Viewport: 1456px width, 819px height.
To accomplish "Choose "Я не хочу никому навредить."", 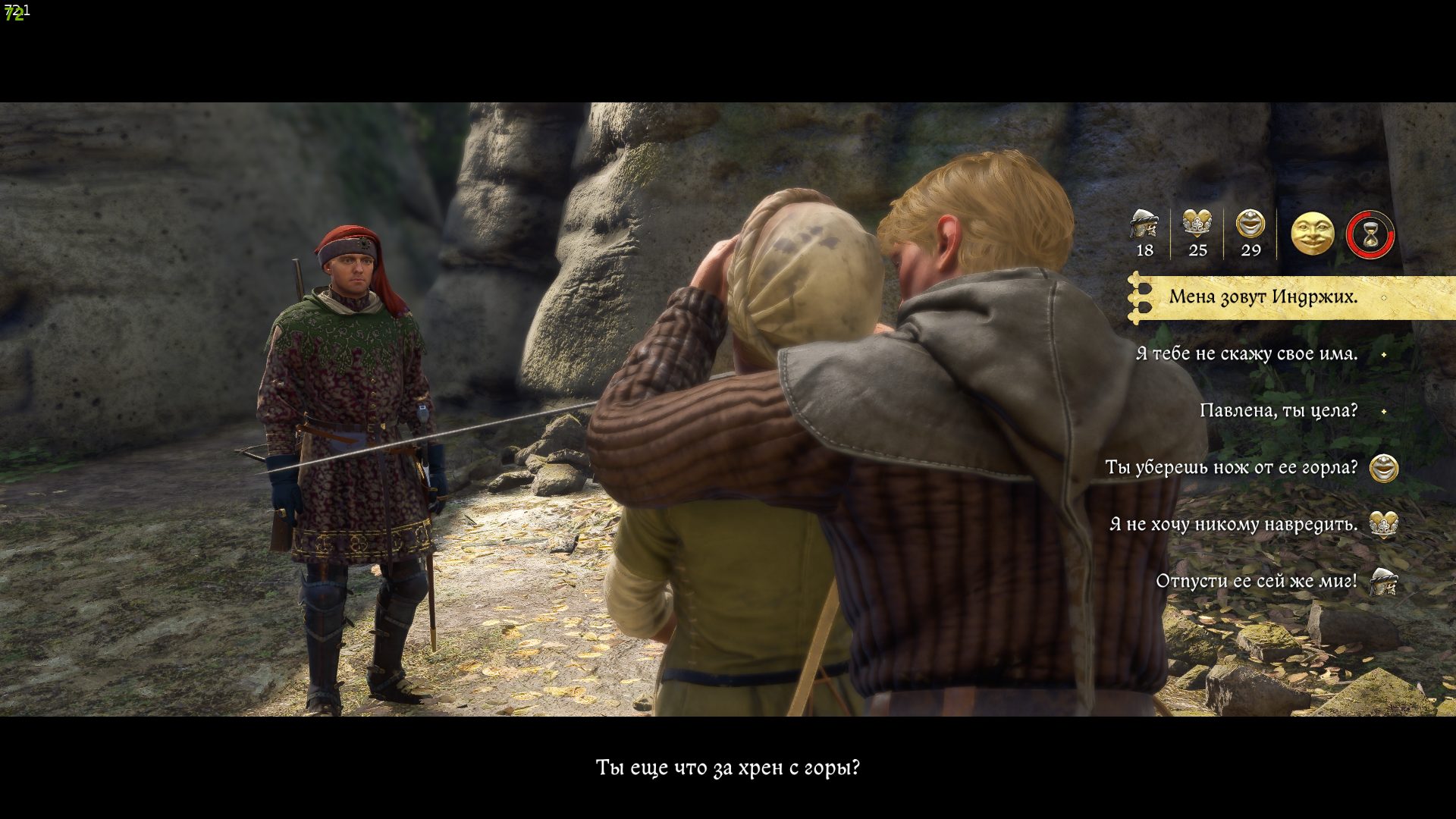I will click(1234, 524).
